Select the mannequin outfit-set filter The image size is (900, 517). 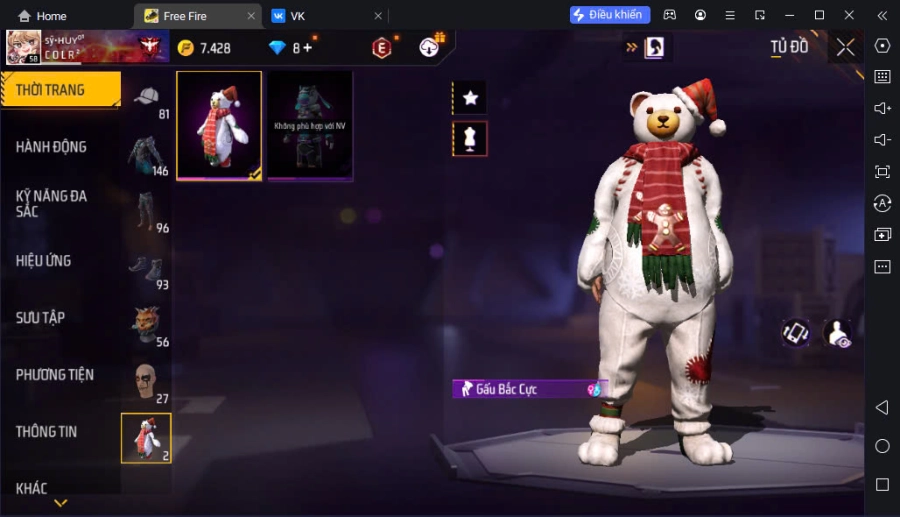pyautogui.click(x=470, y=139)
